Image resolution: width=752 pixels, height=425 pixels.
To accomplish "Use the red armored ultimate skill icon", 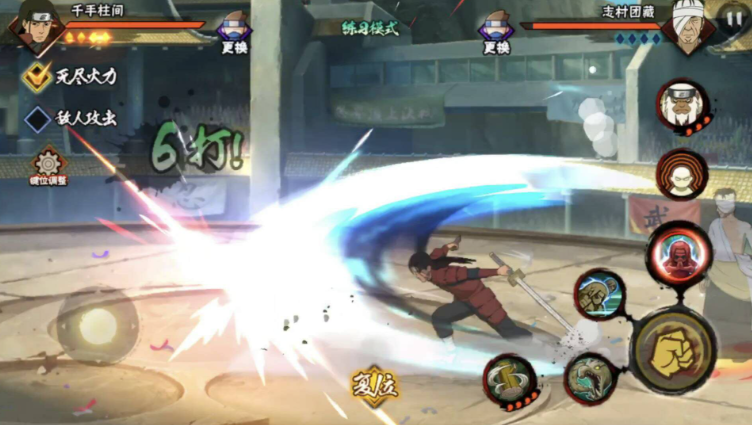I will pos(677,254).
